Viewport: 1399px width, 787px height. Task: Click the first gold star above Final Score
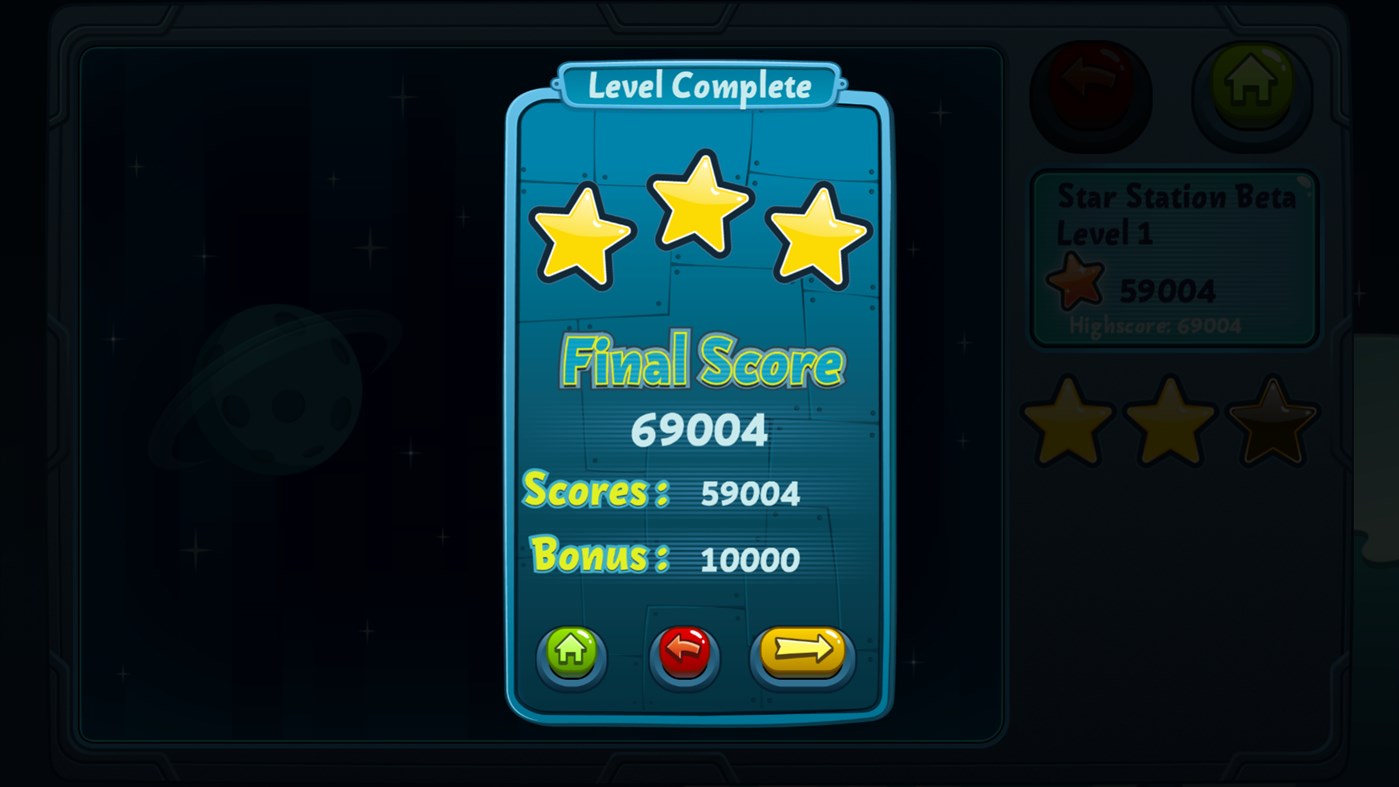(x=582, y=235)
